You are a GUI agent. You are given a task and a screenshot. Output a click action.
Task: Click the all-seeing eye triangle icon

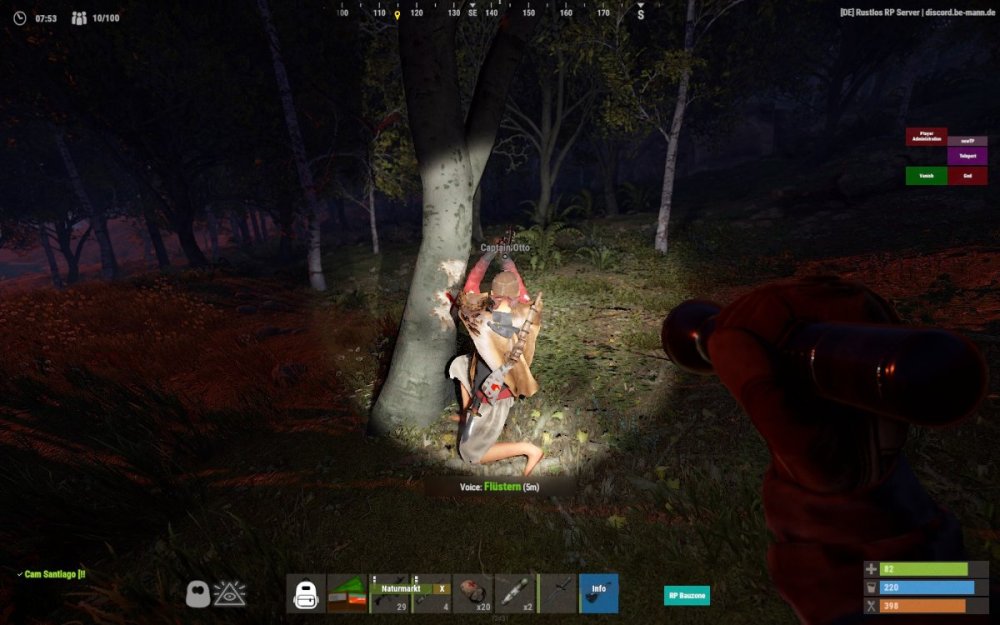coord(230,594)
